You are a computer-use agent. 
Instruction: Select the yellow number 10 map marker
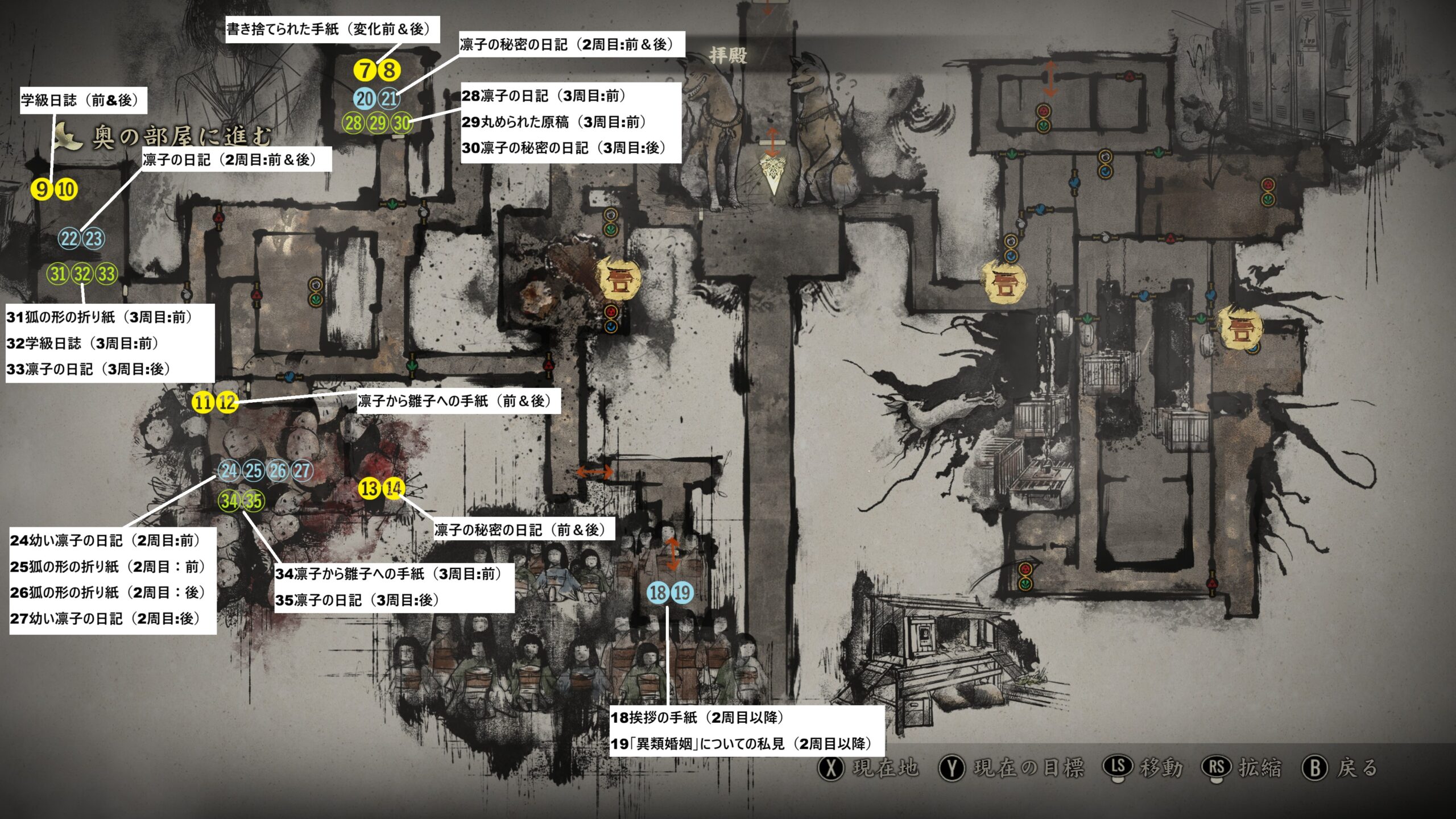click(x=67, y=189)
